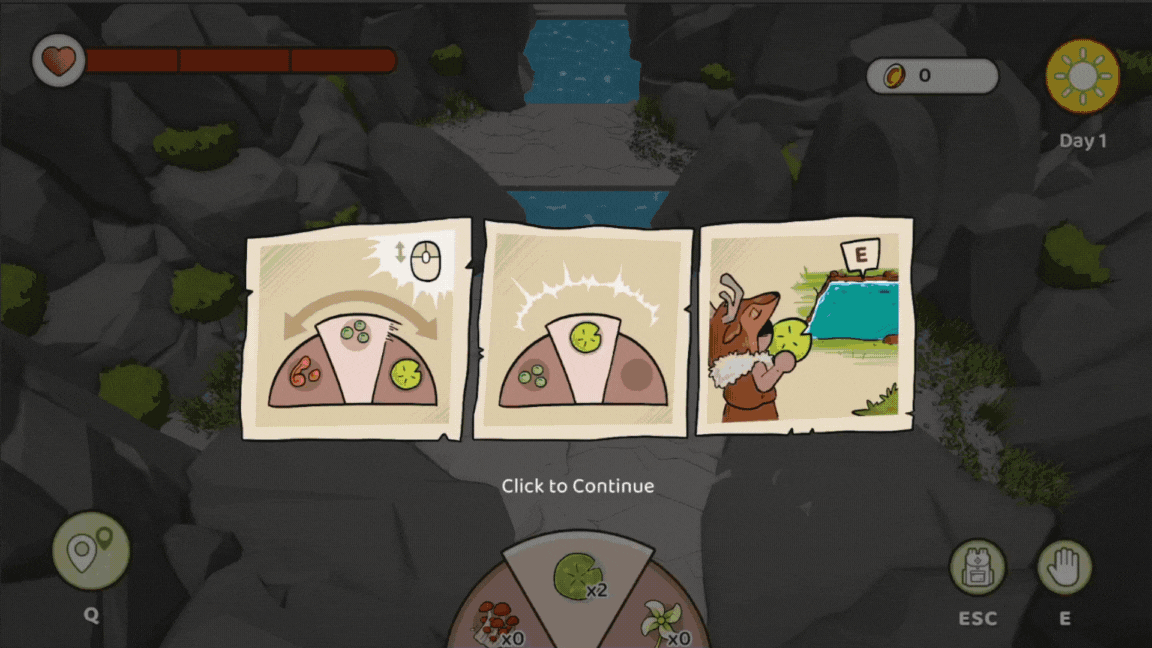
Task: Select the lily pad slot in the wheel
Action: [575, 576]
